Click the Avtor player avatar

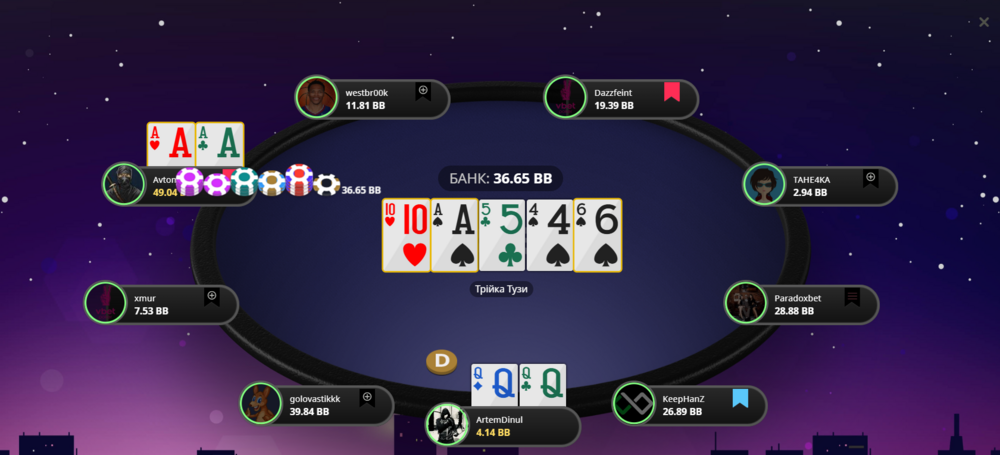click(x=124, y=185)
